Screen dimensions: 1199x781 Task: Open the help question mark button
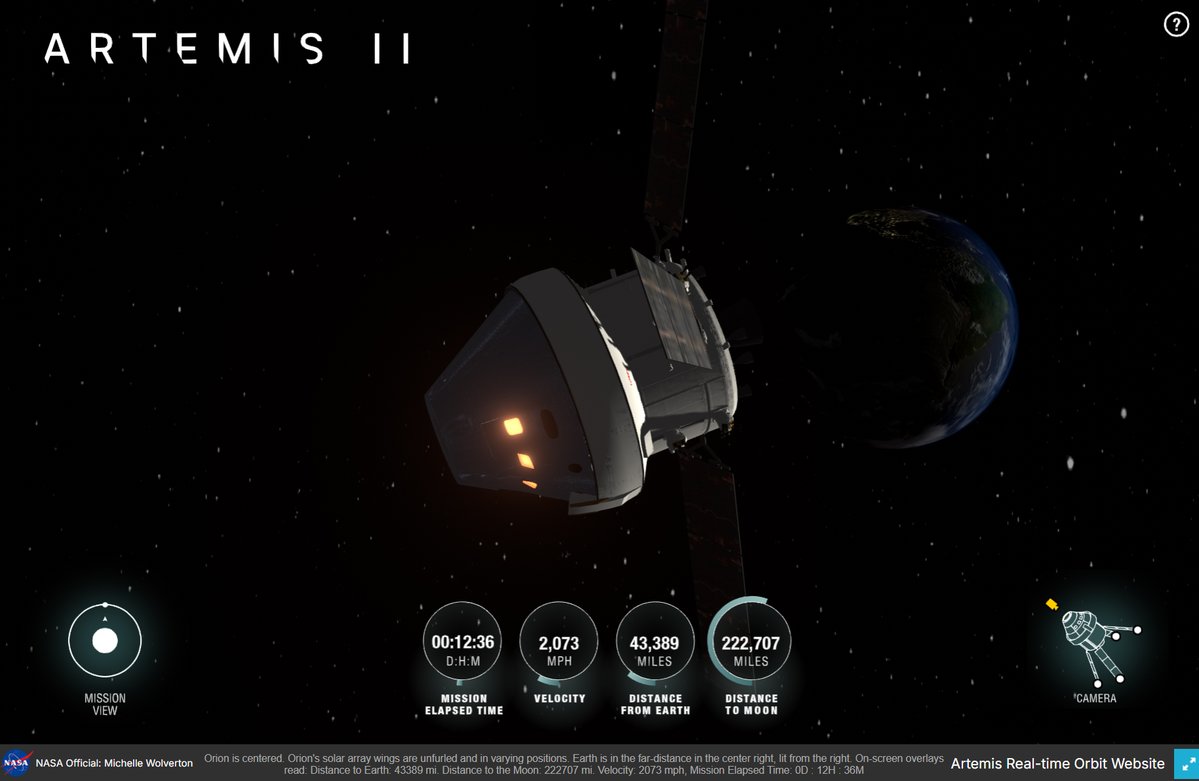tap(1176, 25)
